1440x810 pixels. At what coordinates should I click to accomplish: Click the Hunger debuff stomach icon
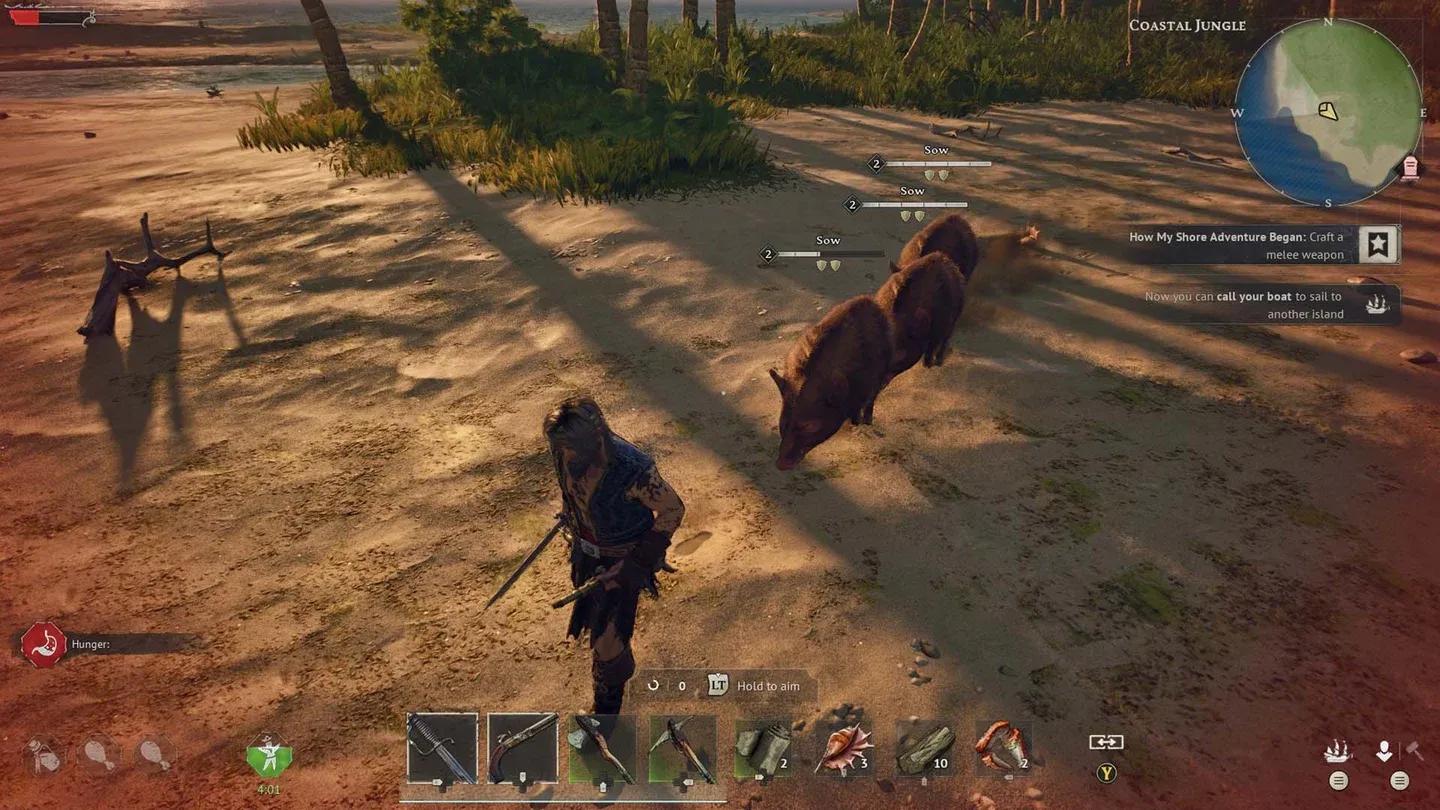click(42, 643)
